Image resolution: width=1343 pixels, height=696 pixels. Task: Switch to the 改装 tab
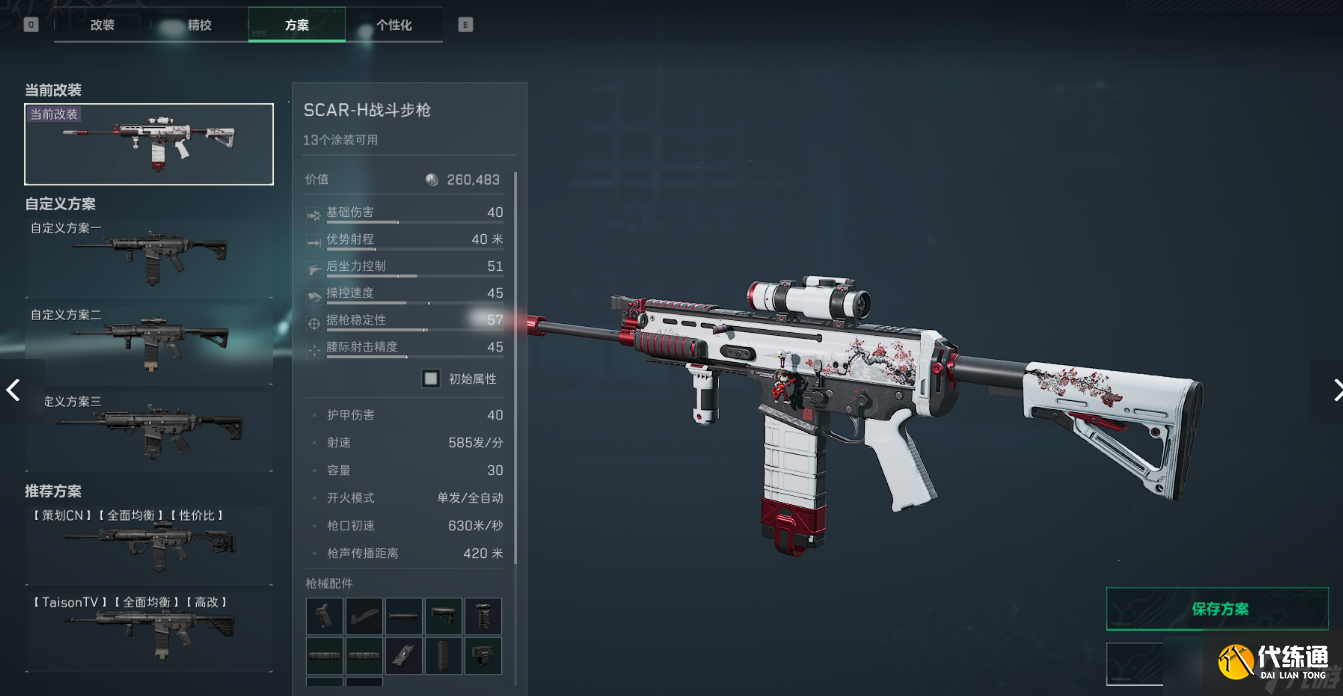(102, 25)
